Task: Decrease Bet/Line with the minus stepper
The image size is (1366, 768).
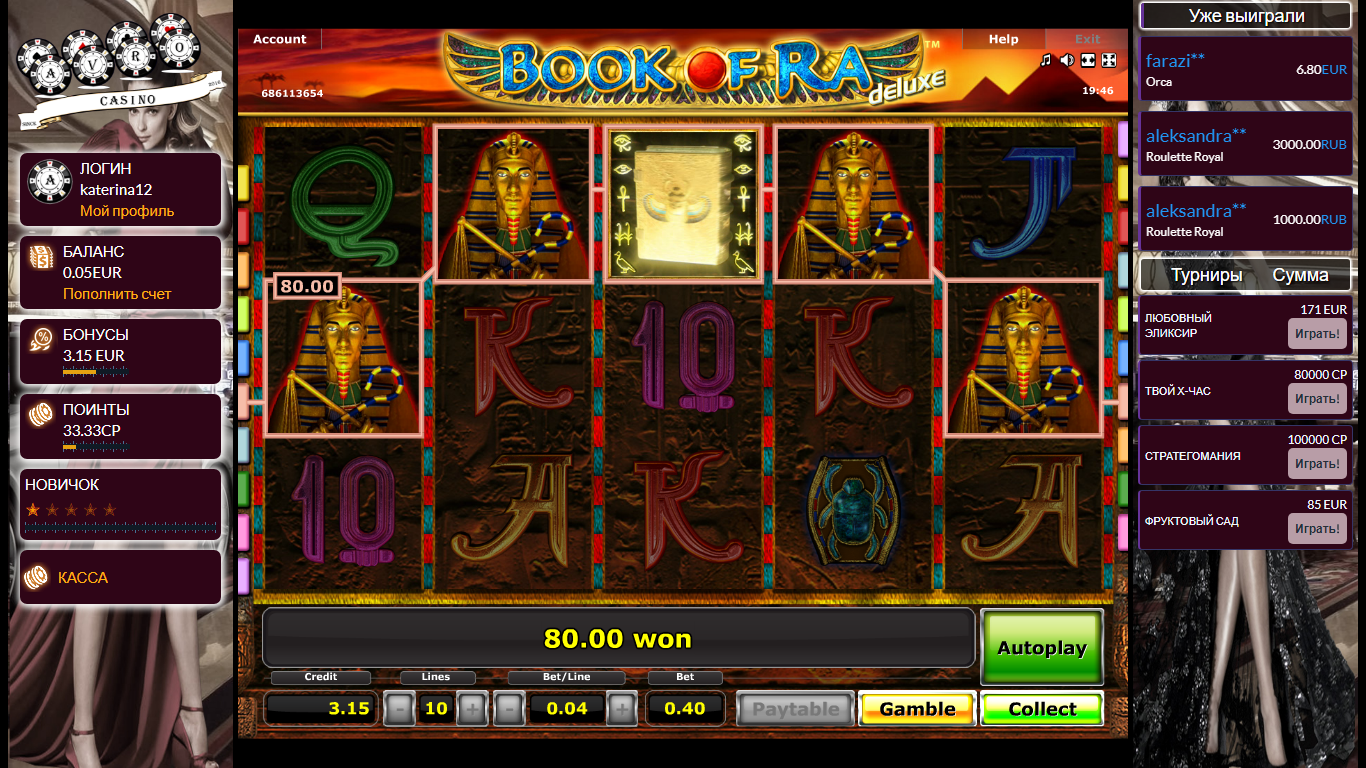Action: click(x=509, y=708)
